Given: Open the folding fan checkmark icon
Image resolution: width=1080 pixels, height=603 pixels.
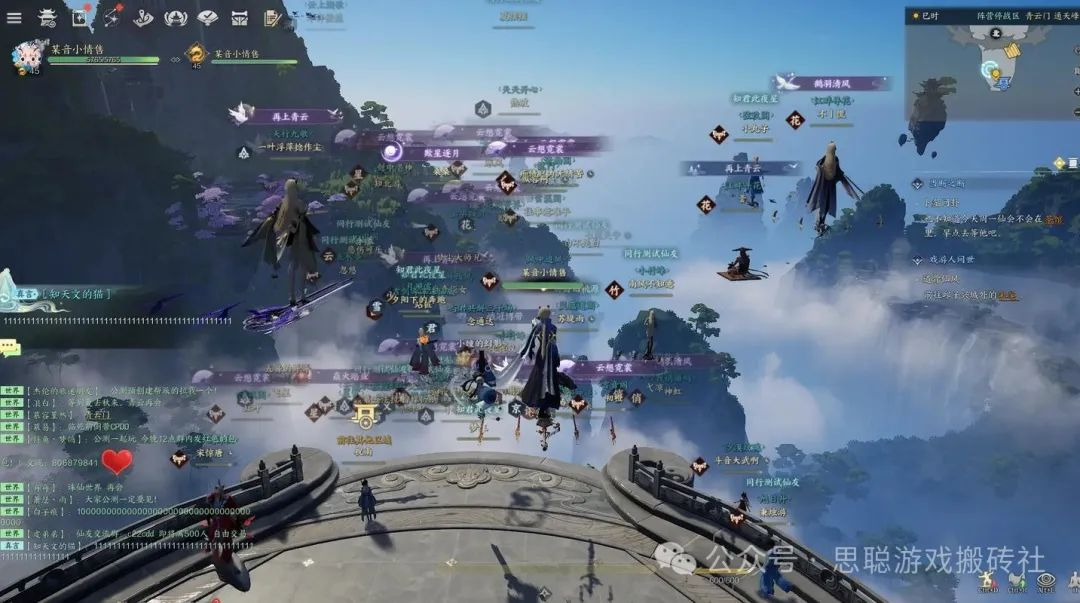Looking at the screenshot, I should 208,17.
